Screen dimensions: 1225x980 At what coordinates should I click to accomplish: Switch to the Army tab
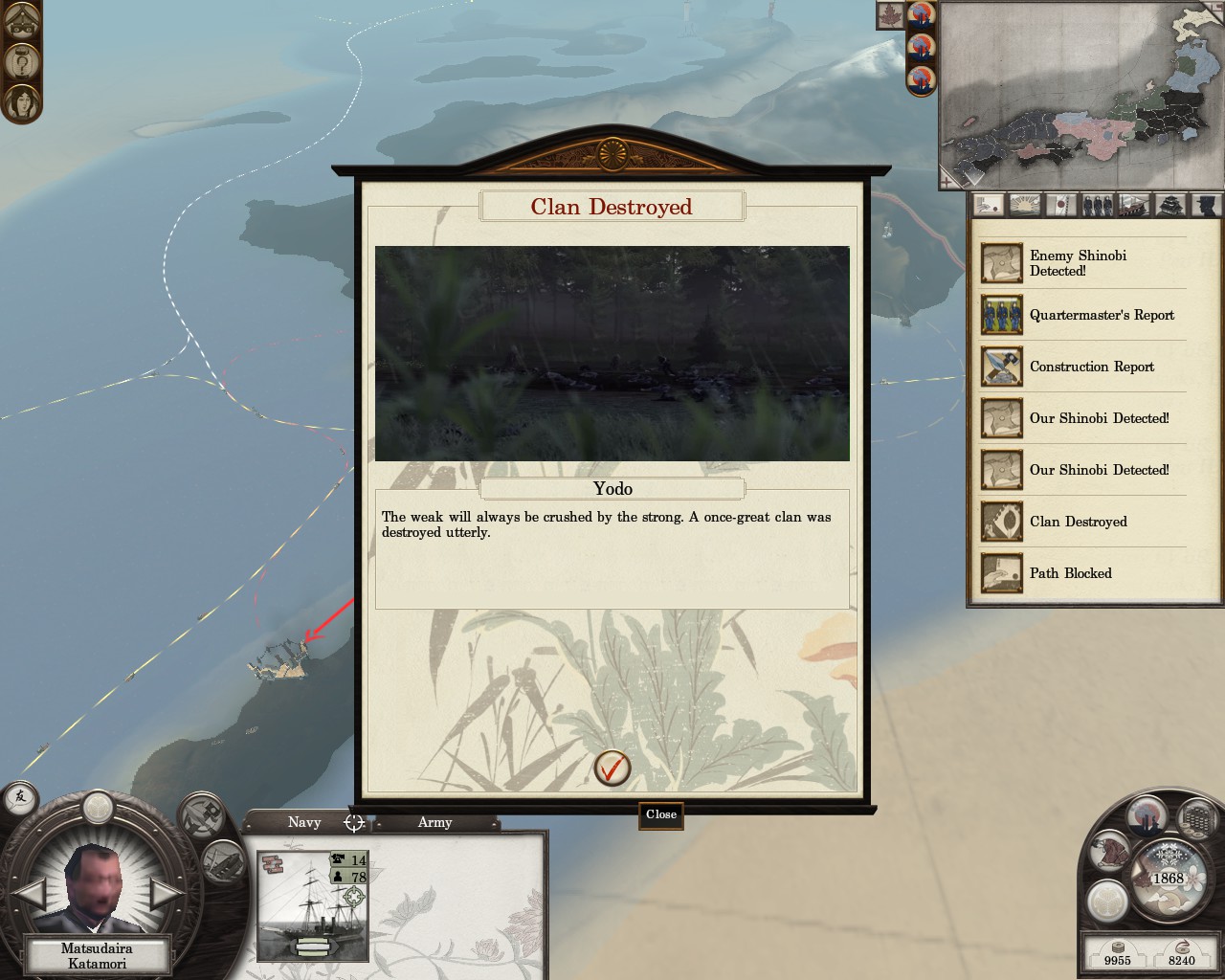pyautogui.click(x=434, y=822)
